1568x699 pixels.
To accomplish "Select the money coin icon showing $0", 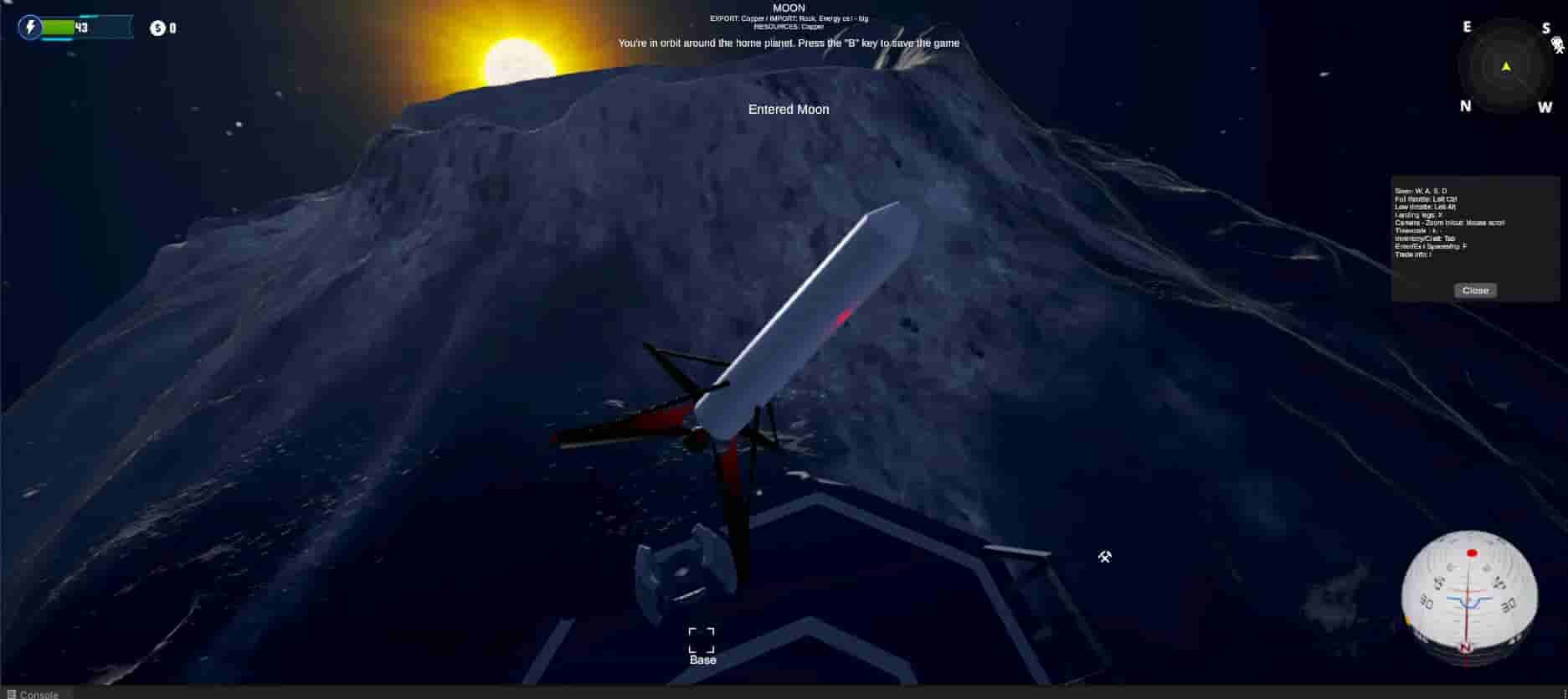I will point(156,28).
